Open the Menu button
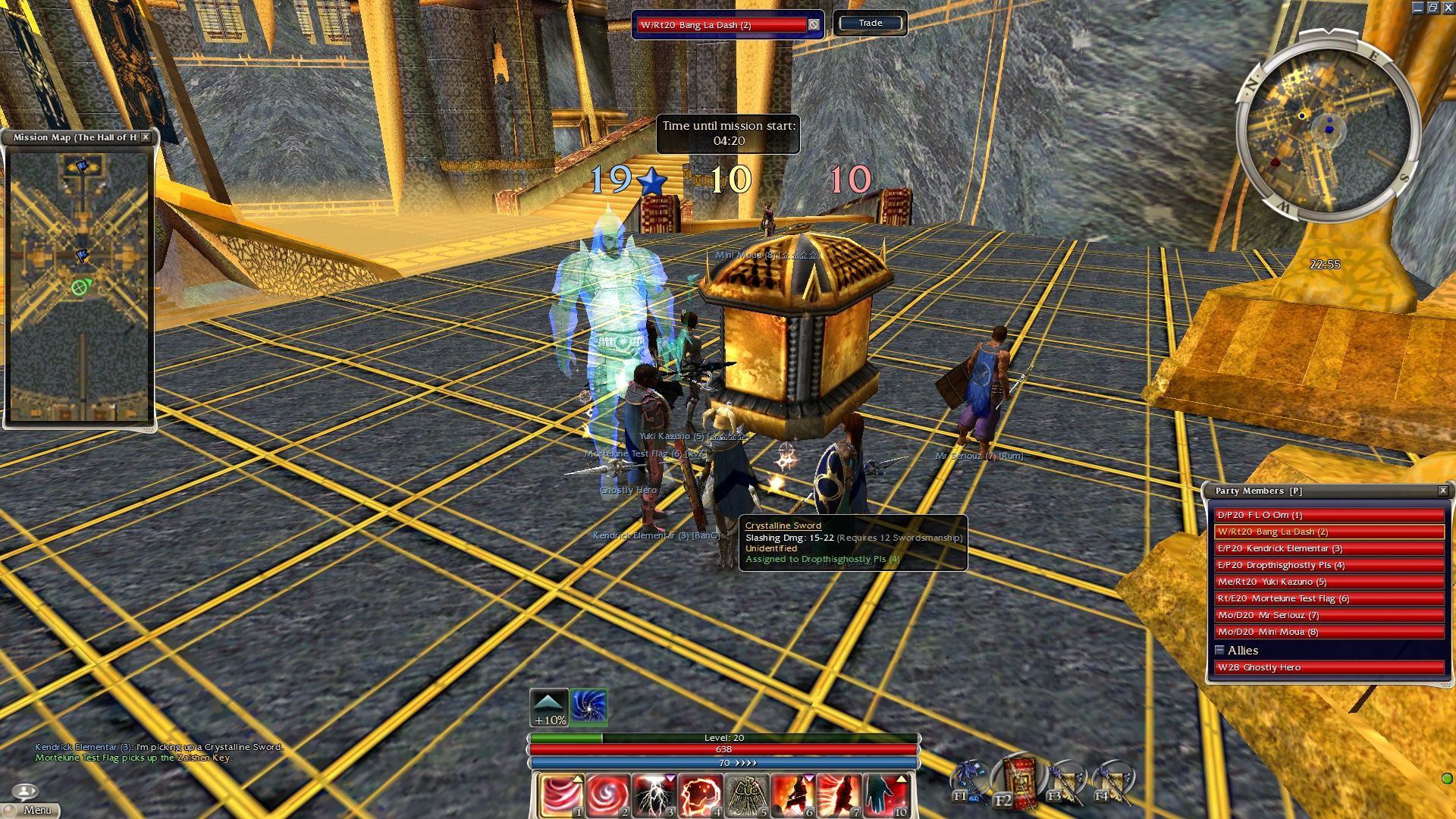Screen dimensions: 1456x819 [x=30, y=809]
